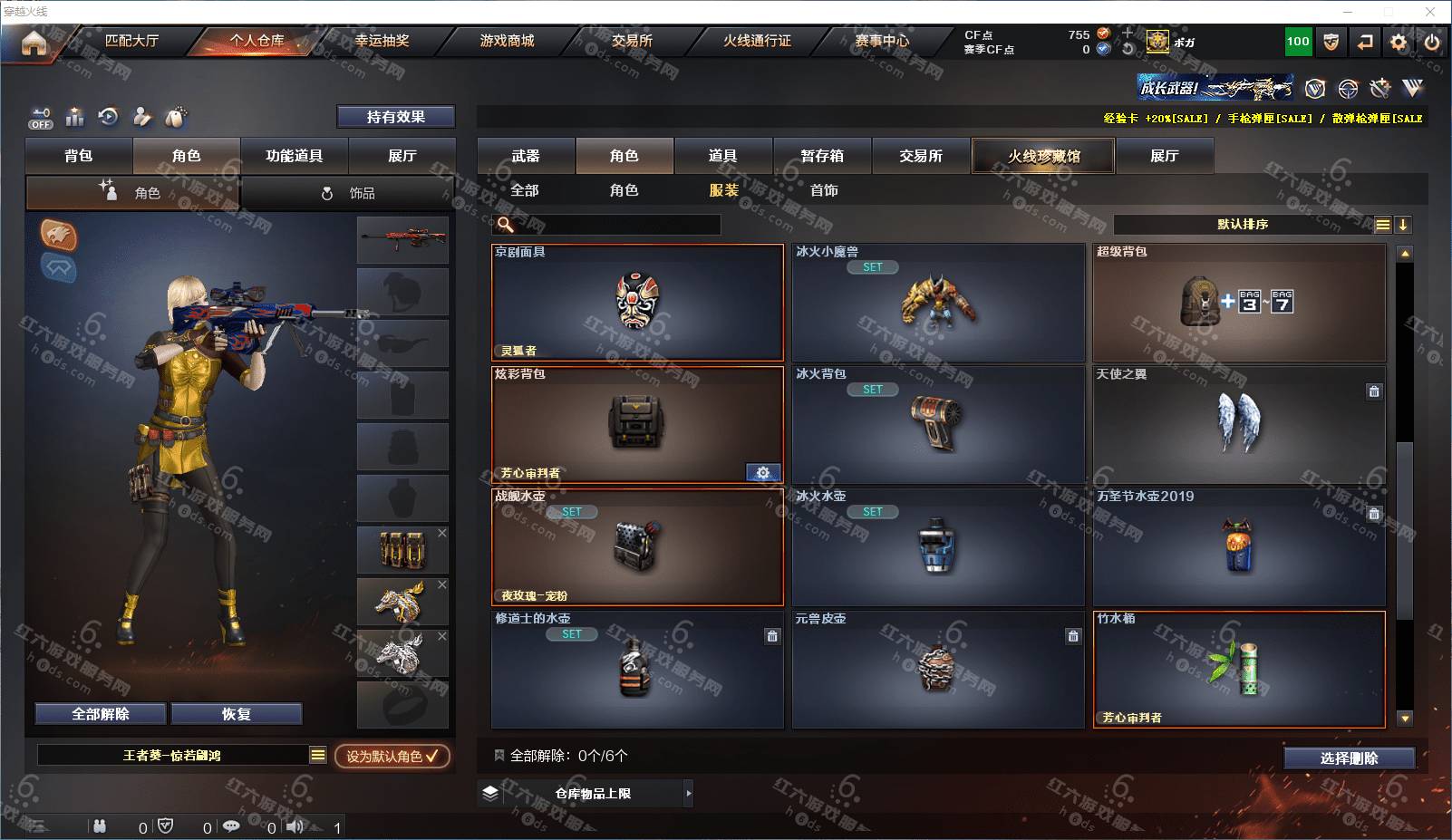
Task: Select the 天使之翼 angel wings item
Action: click(1239, 424)
